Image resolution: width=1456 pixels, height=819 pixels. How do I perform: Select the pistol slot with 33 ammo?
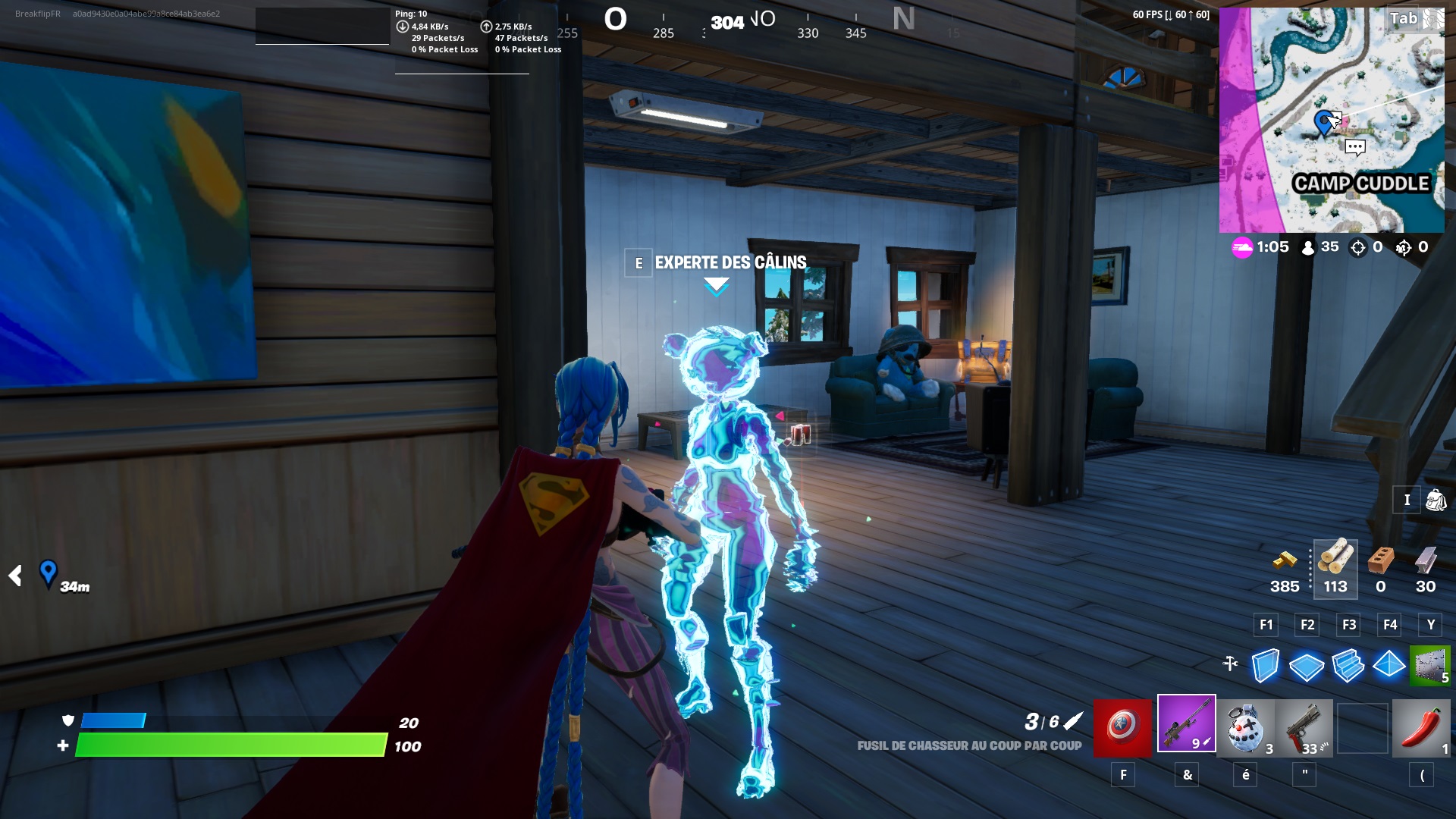pos(1303,728)
